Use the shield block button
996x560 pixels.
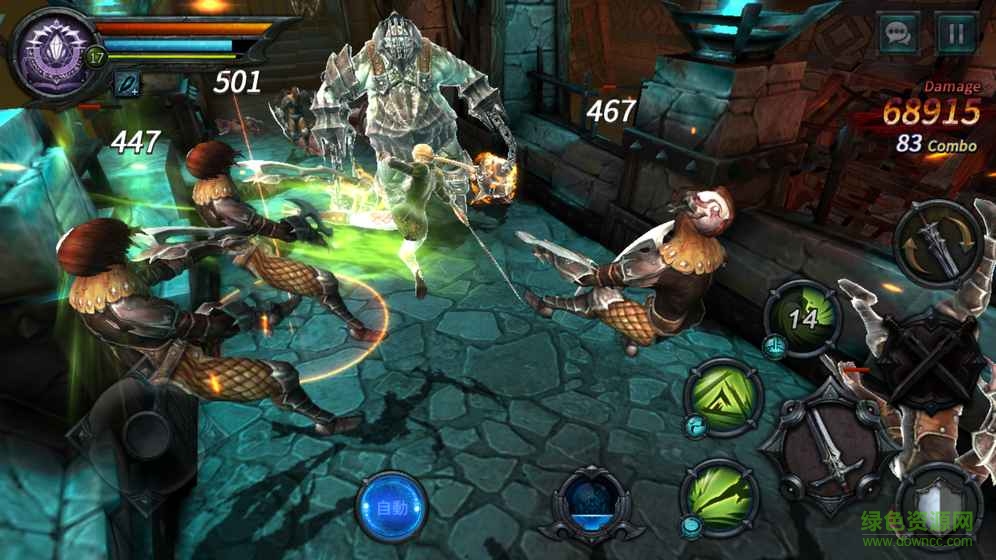(939, 510)
